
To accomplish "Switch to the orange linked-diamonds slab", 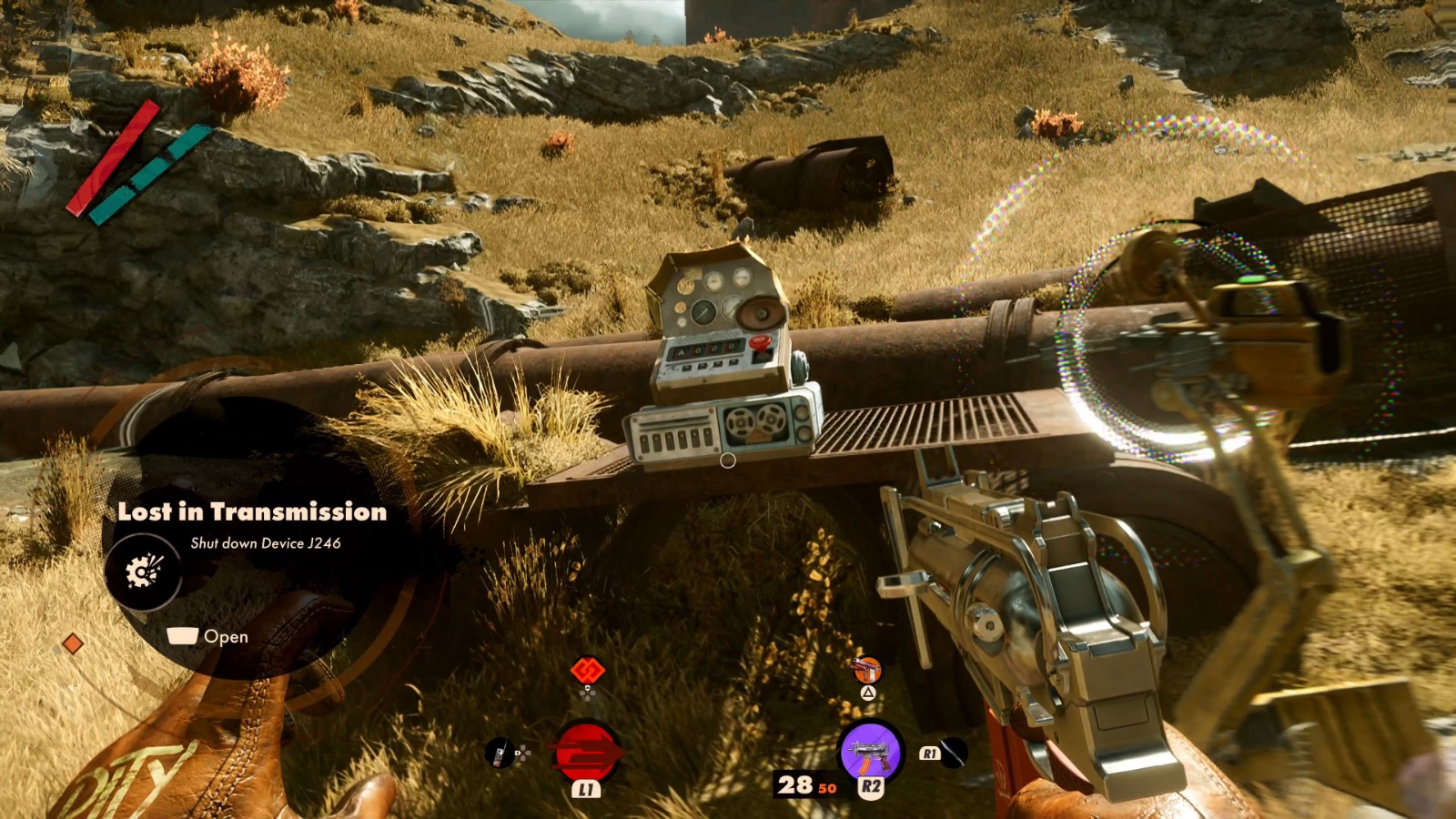I will pyautogui.click(x=587, y=672).
